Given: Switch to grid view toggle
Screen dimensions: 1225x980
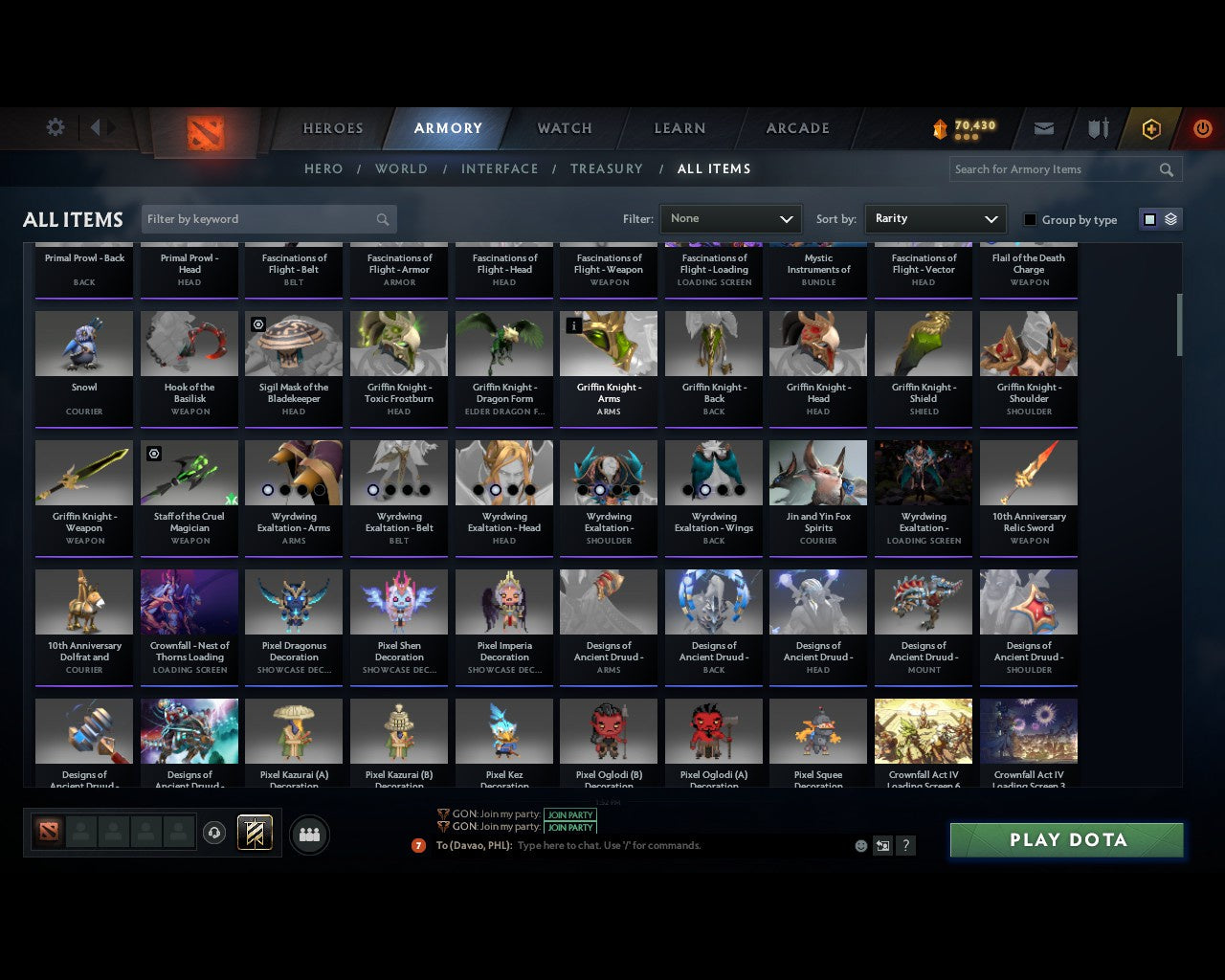Looking at the screenshot, I should [1149, 218].
